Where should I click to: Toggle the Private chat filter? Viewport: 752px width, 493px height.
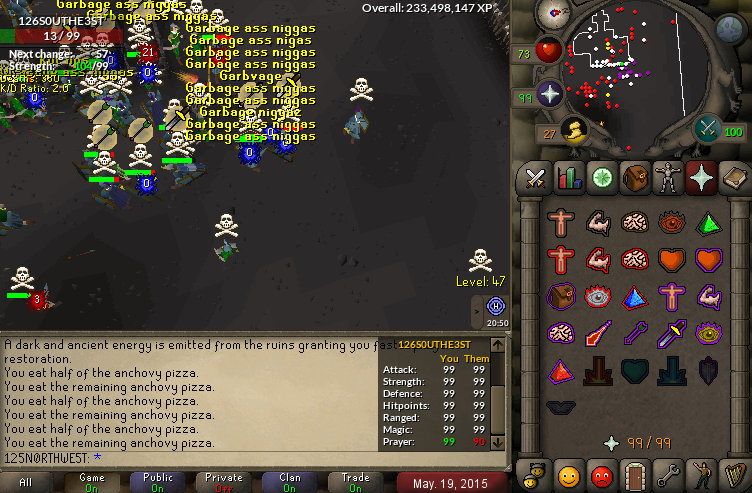[x=224, y=482]
